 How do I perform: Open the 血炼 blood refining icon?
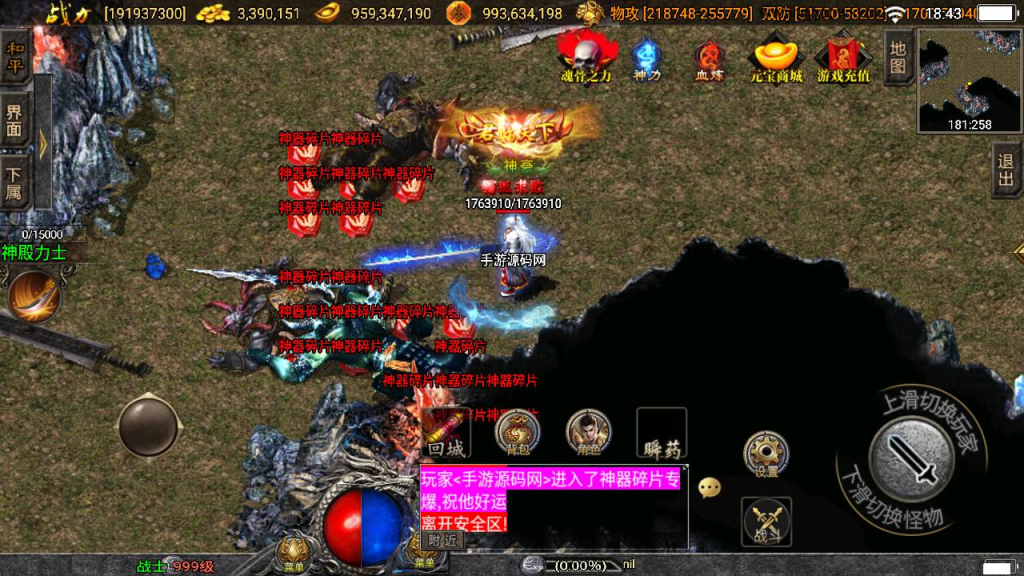[x=709, y=58]
